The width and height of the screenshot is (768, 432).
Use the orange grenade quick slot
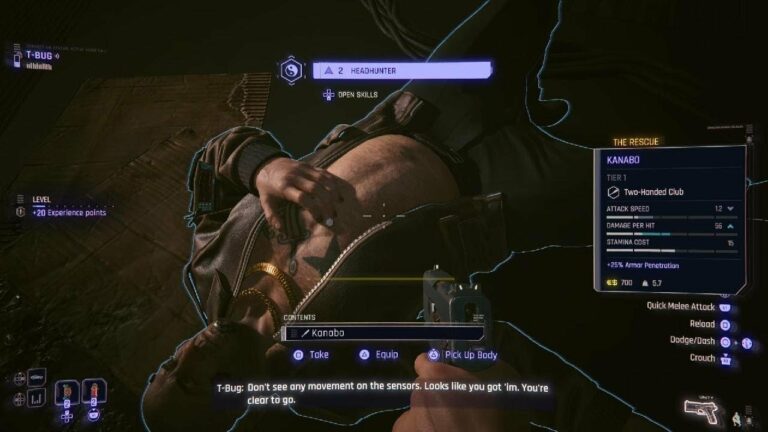[x=66, y=390]
